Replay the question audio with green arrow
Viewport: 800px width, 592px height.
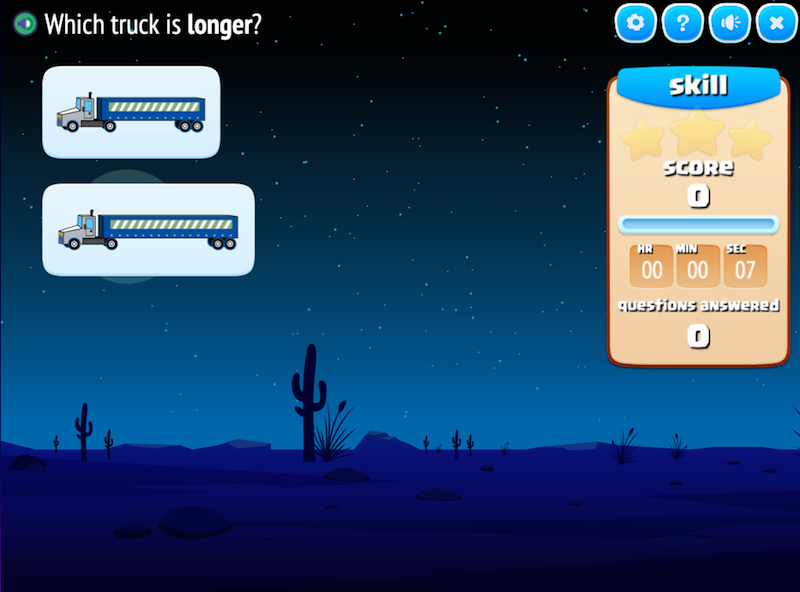point(25,24)
